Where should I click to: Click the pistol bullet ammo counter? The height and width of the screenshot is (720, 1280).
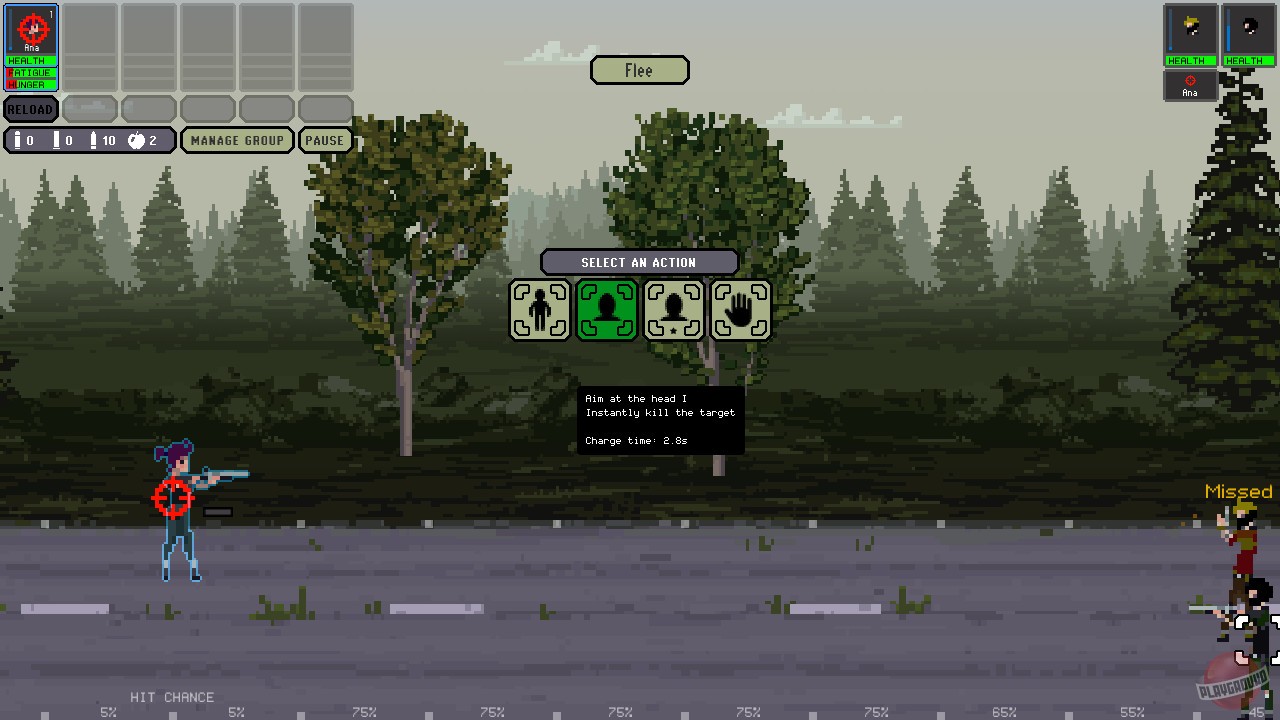pos(20,140)
